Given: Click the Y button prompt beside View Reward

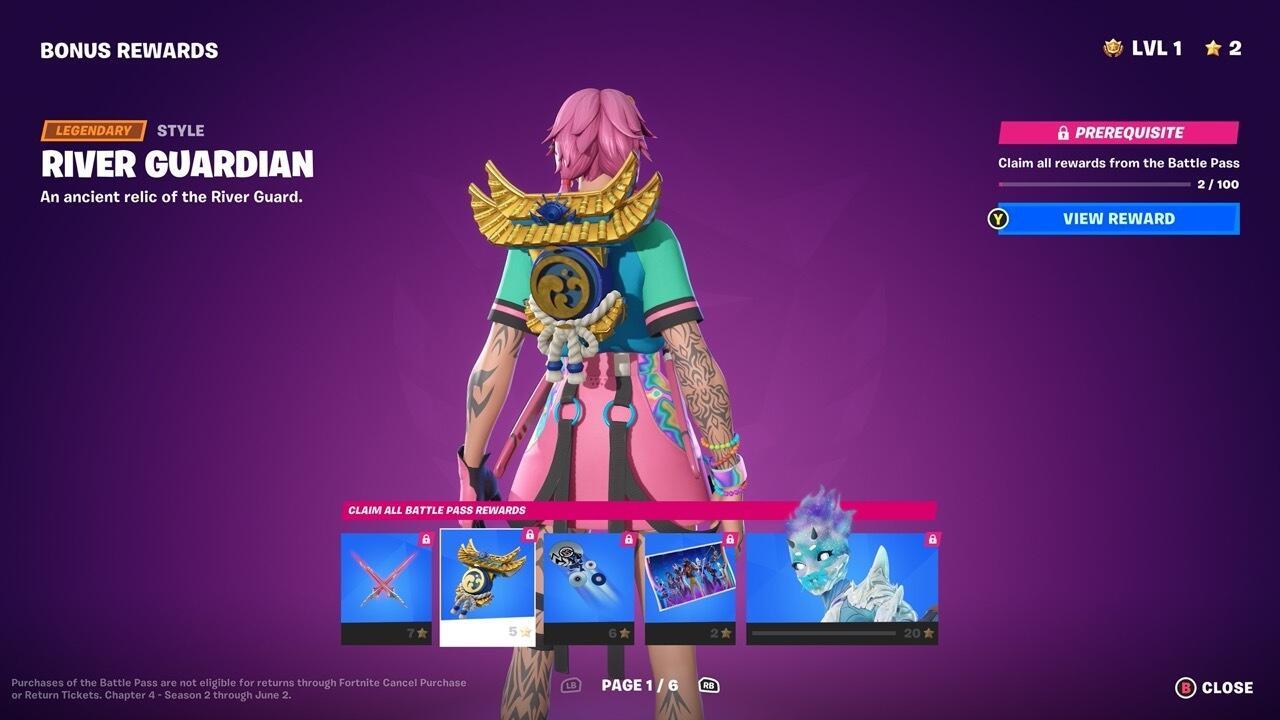Looking at the screenshot, I should [x=997, y=219].
